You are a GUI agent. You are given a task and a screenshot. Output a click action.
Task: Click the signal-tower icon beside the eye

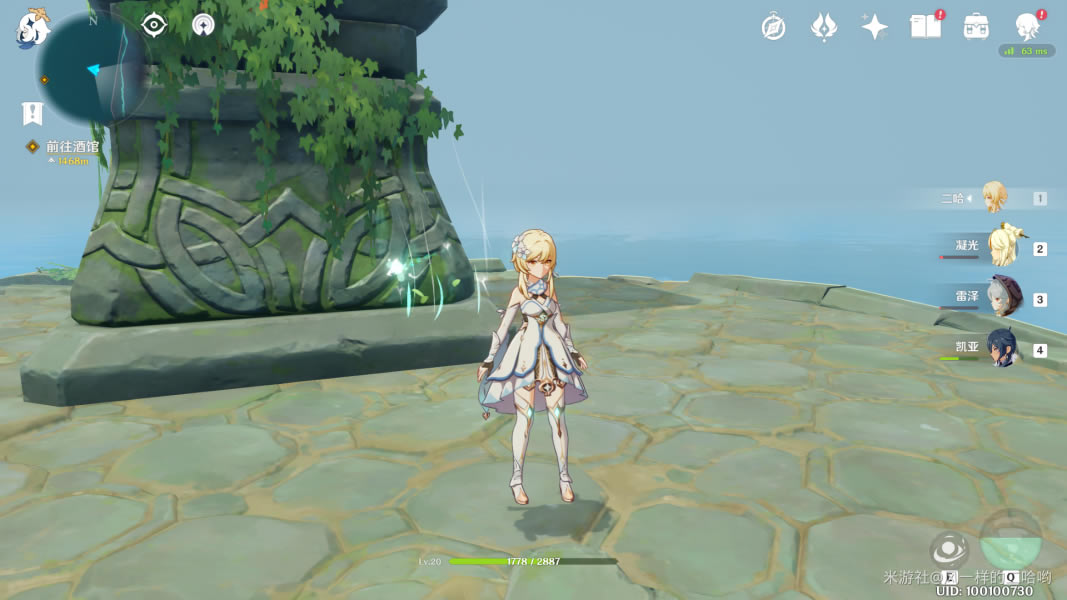click(203, 25)
